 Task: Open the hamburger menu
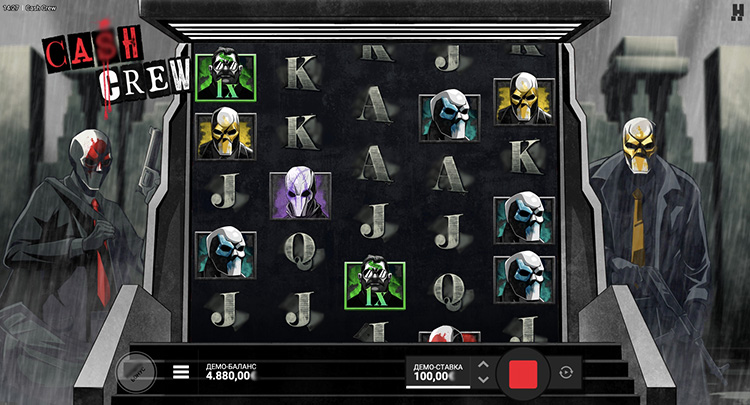pyautogui.click(x=181, y=372)
